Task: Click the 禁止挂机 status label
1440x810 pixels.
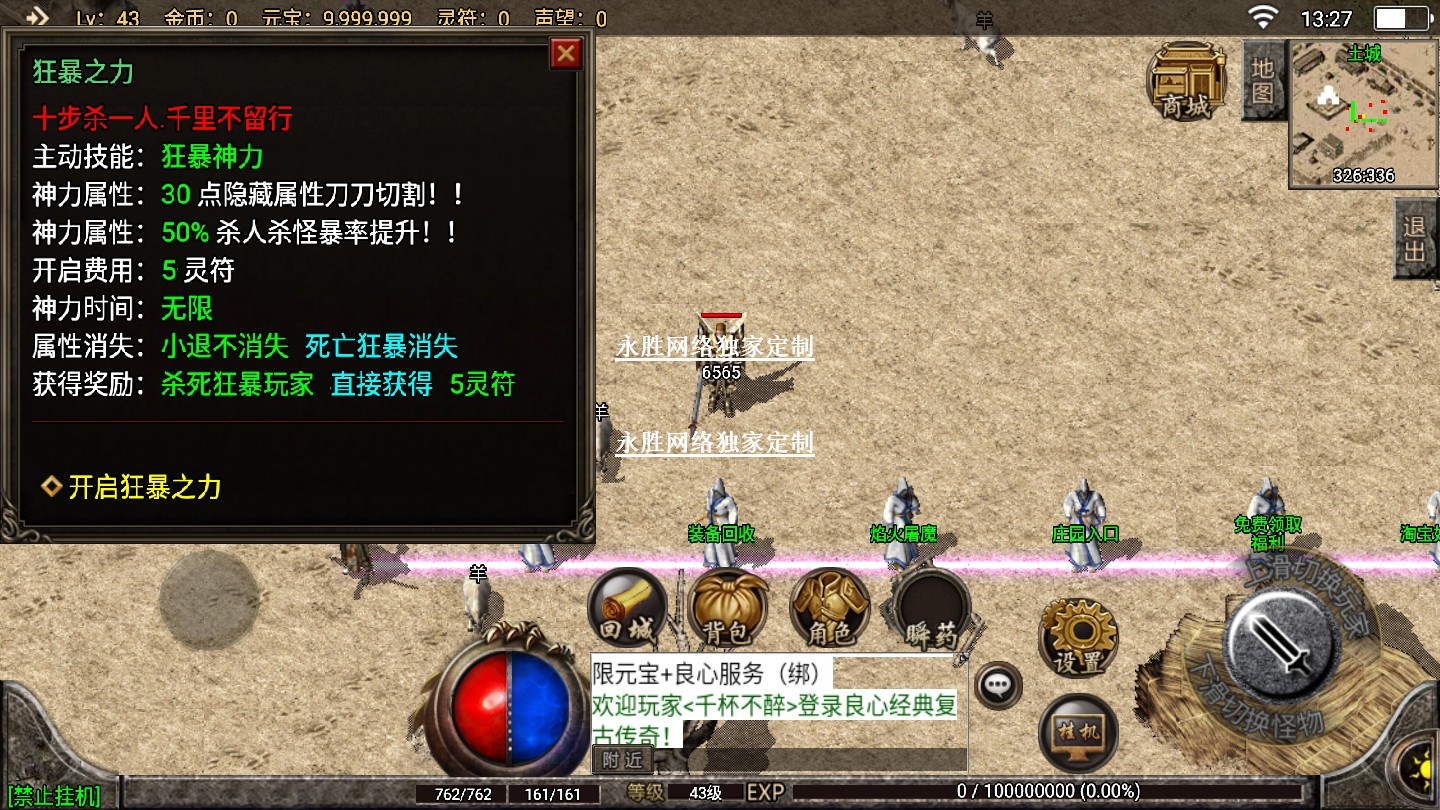Action: click(55, 796)
